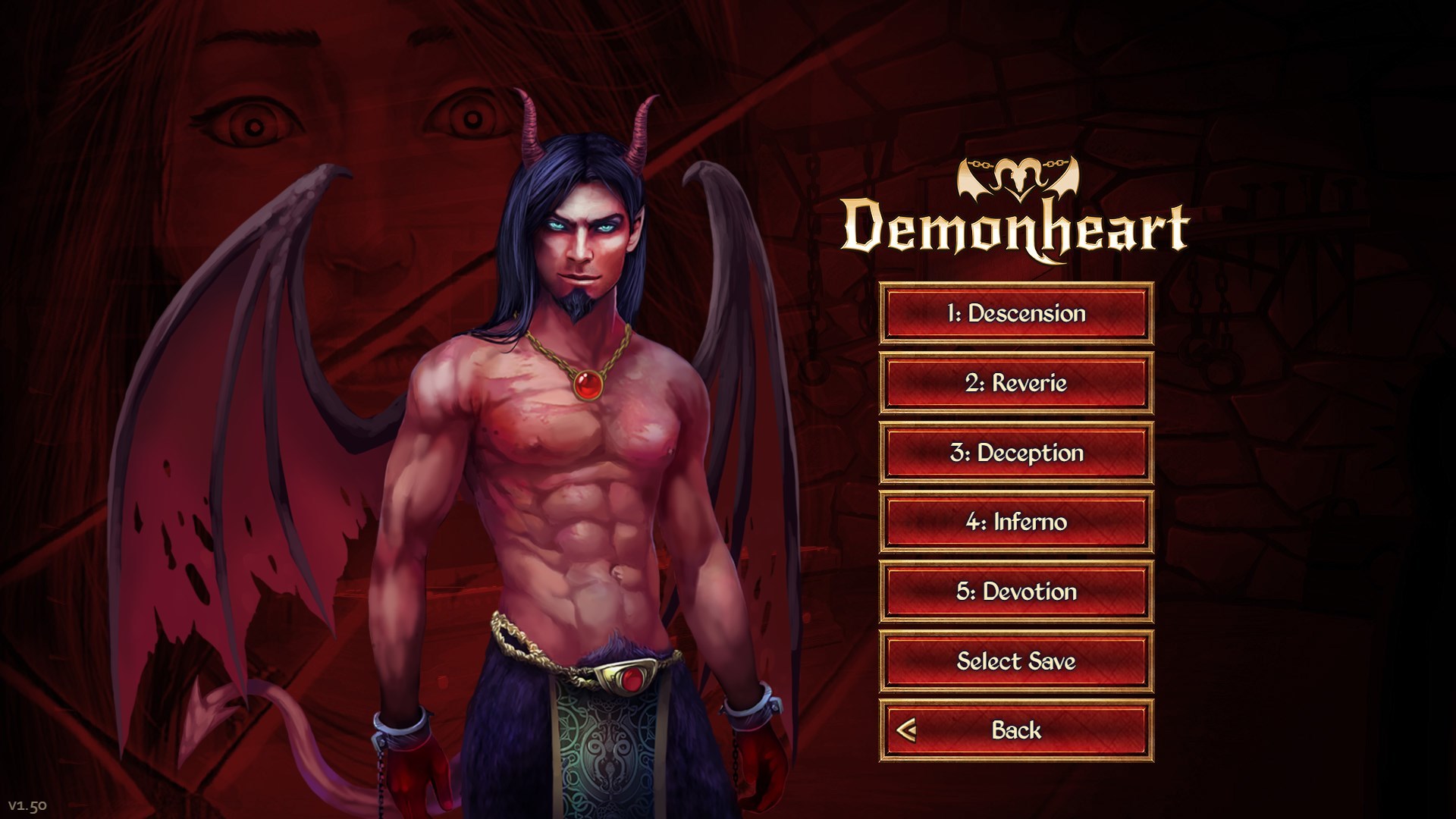Click the demon's red amulet pendant

point(588,385)
